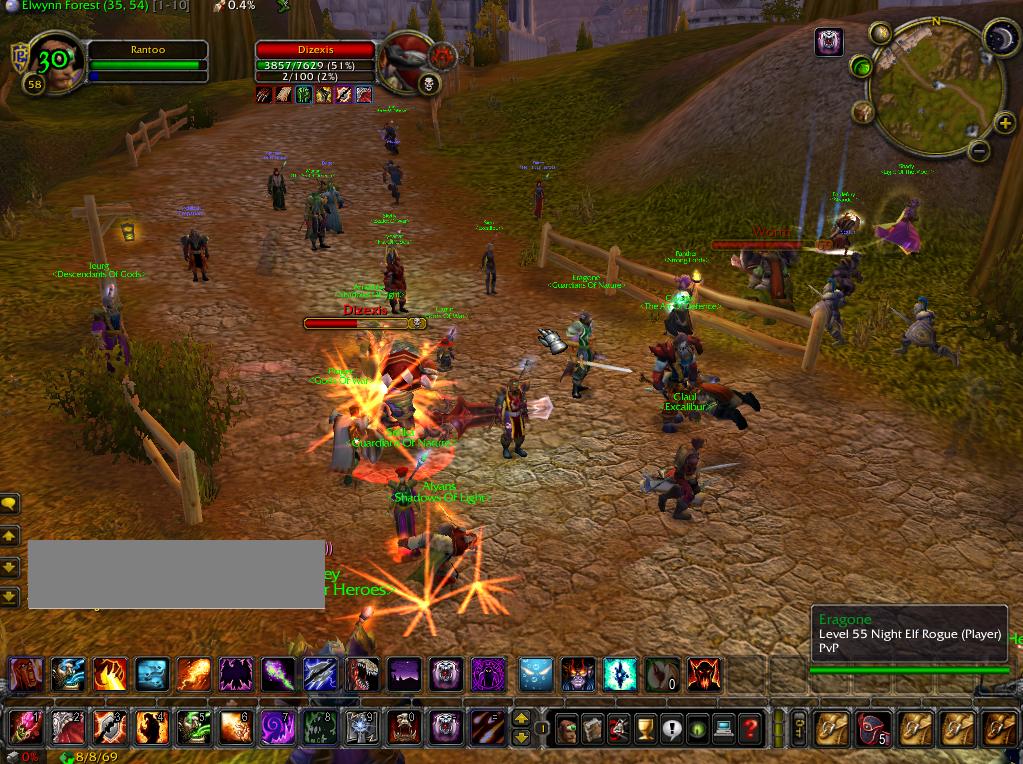Click the bear buff icon beside minimap

[829, 42]
